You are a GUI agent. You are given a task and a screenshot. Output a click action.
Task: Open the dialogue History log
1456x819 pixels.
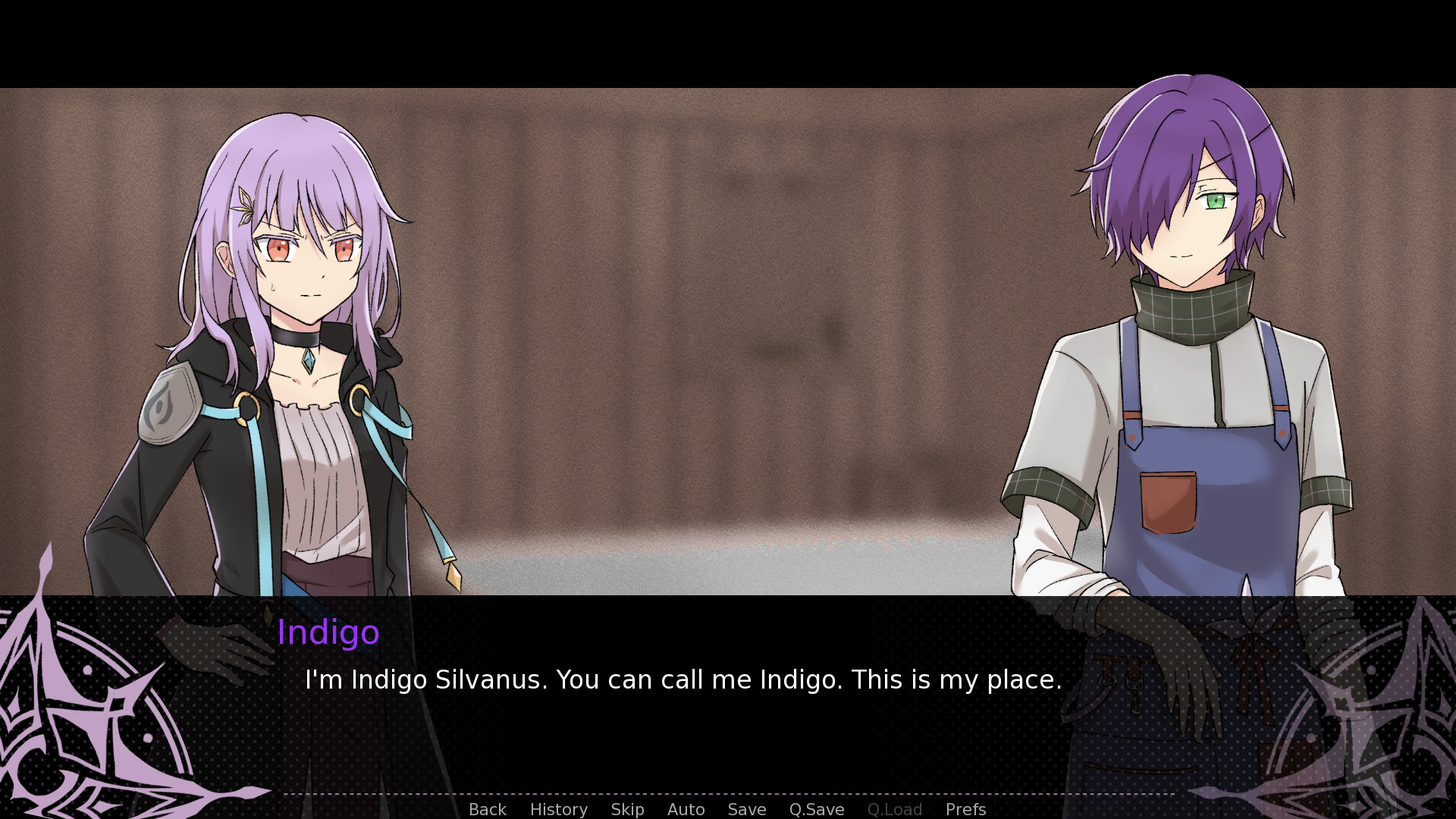click(558, 809)
